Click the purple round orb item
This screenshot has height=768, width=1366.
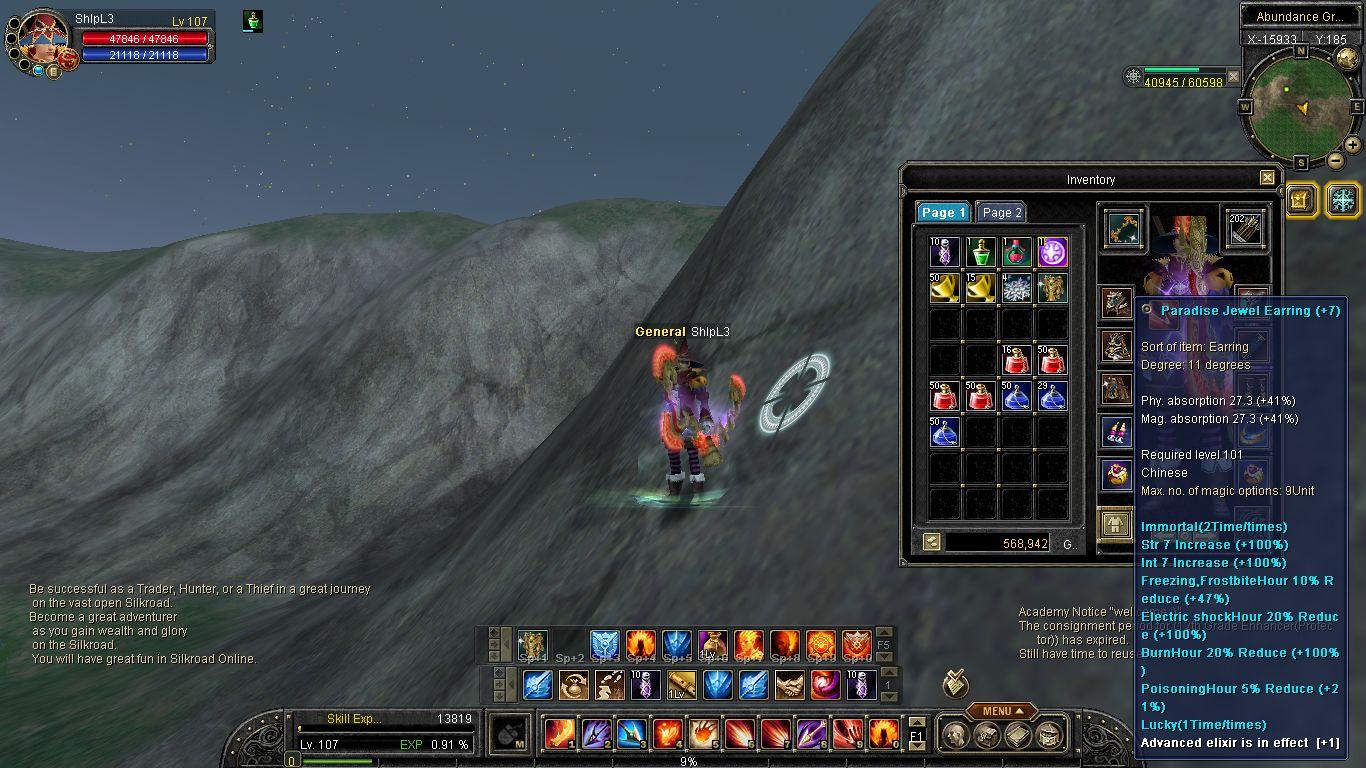click(1052, 252)
